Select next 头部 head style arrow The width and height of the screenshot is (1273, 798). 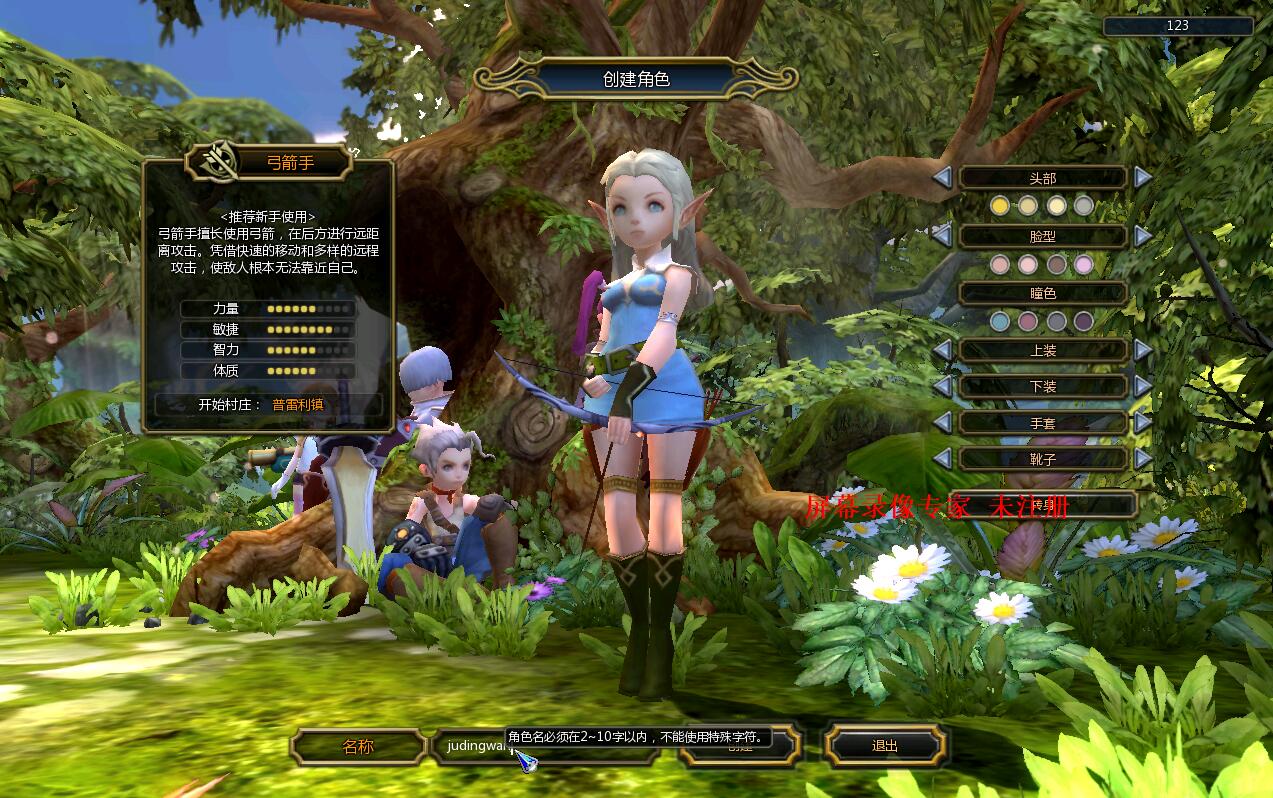pyautogui.click(x=1143, y=177)
